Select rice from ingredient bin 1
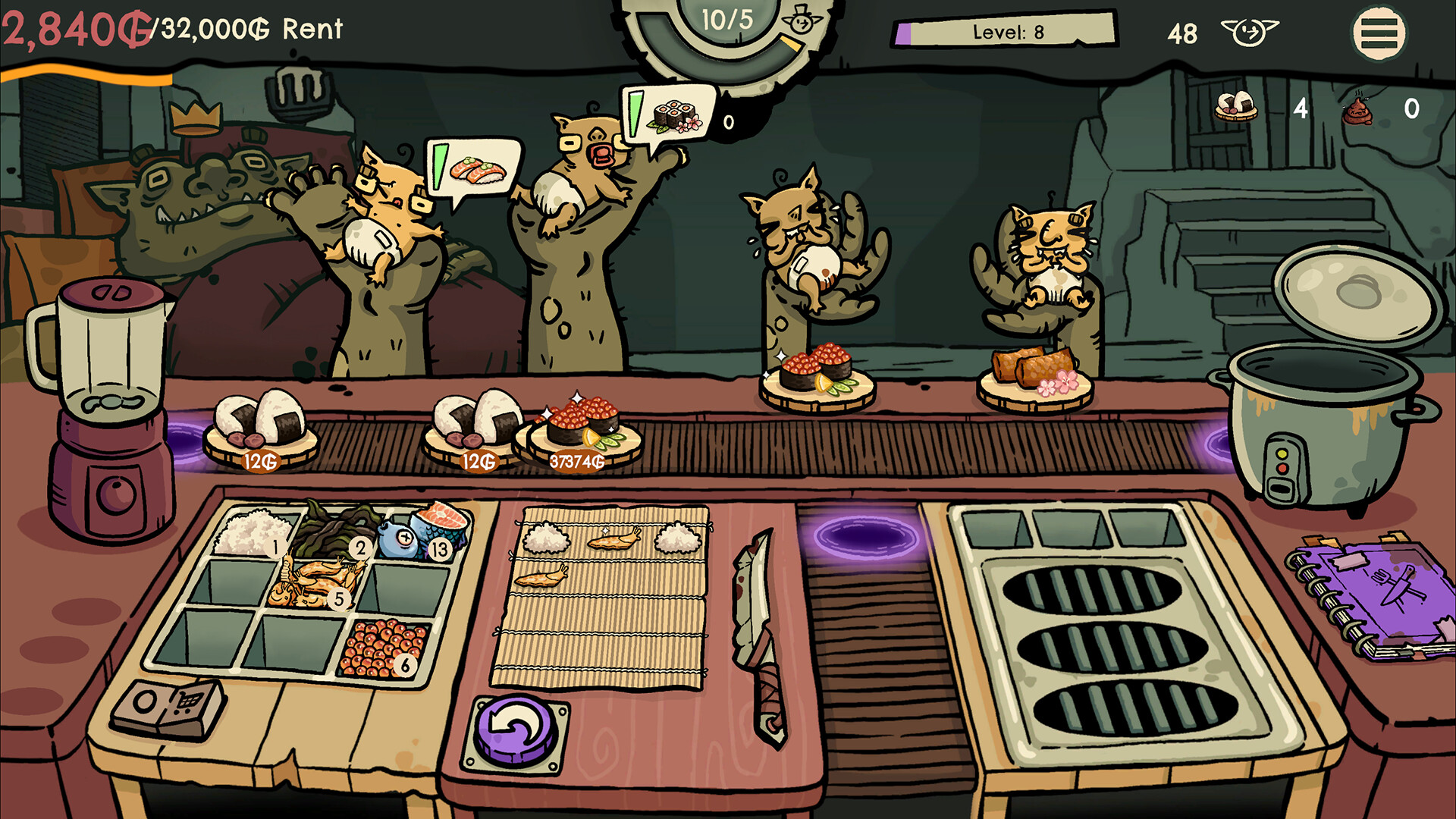Screen dimensions: 1456x819 click(x=254, y=531)
